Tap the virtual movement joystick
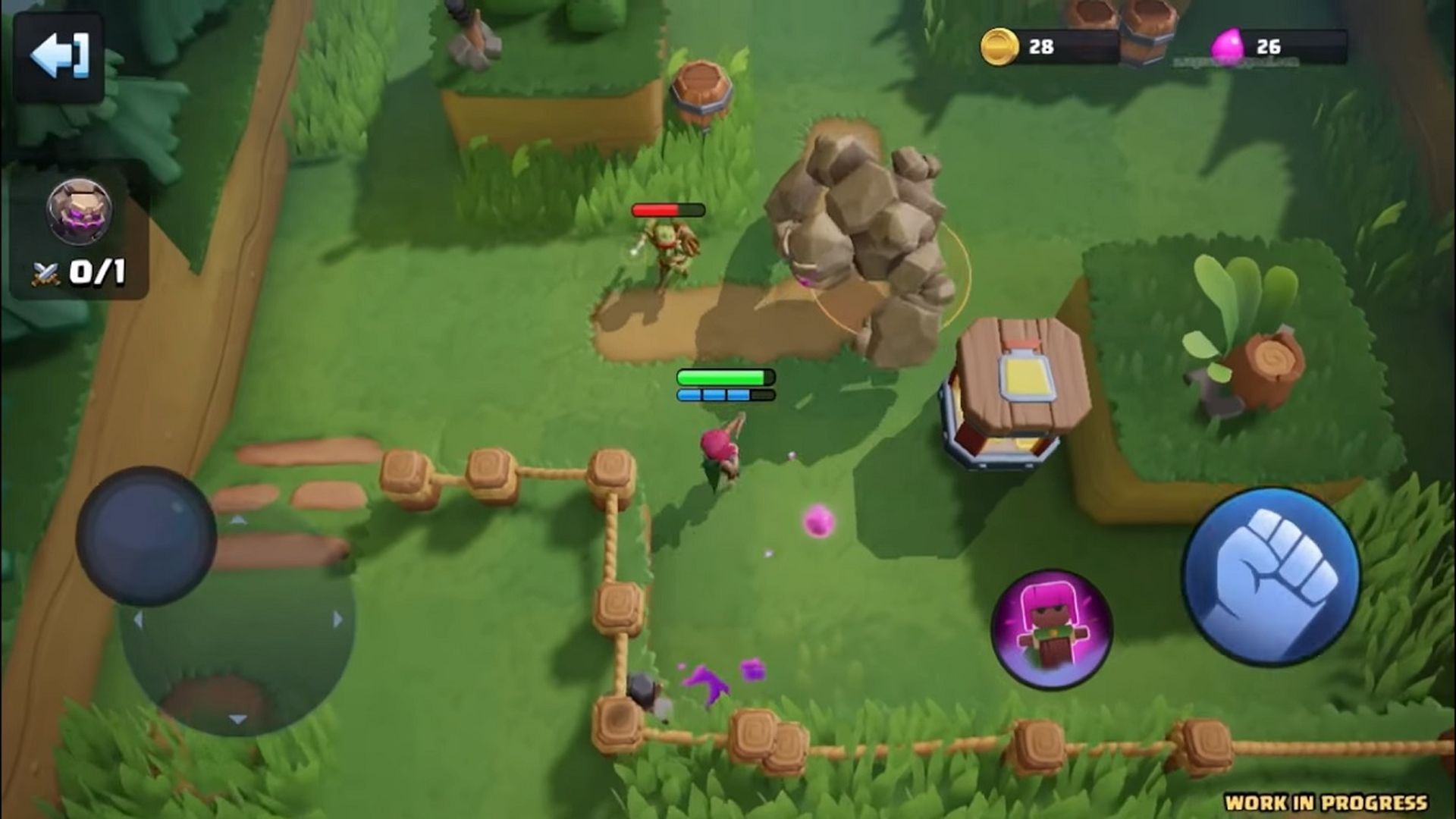This screenshot has width=1456, height=819. pos(146,536)
